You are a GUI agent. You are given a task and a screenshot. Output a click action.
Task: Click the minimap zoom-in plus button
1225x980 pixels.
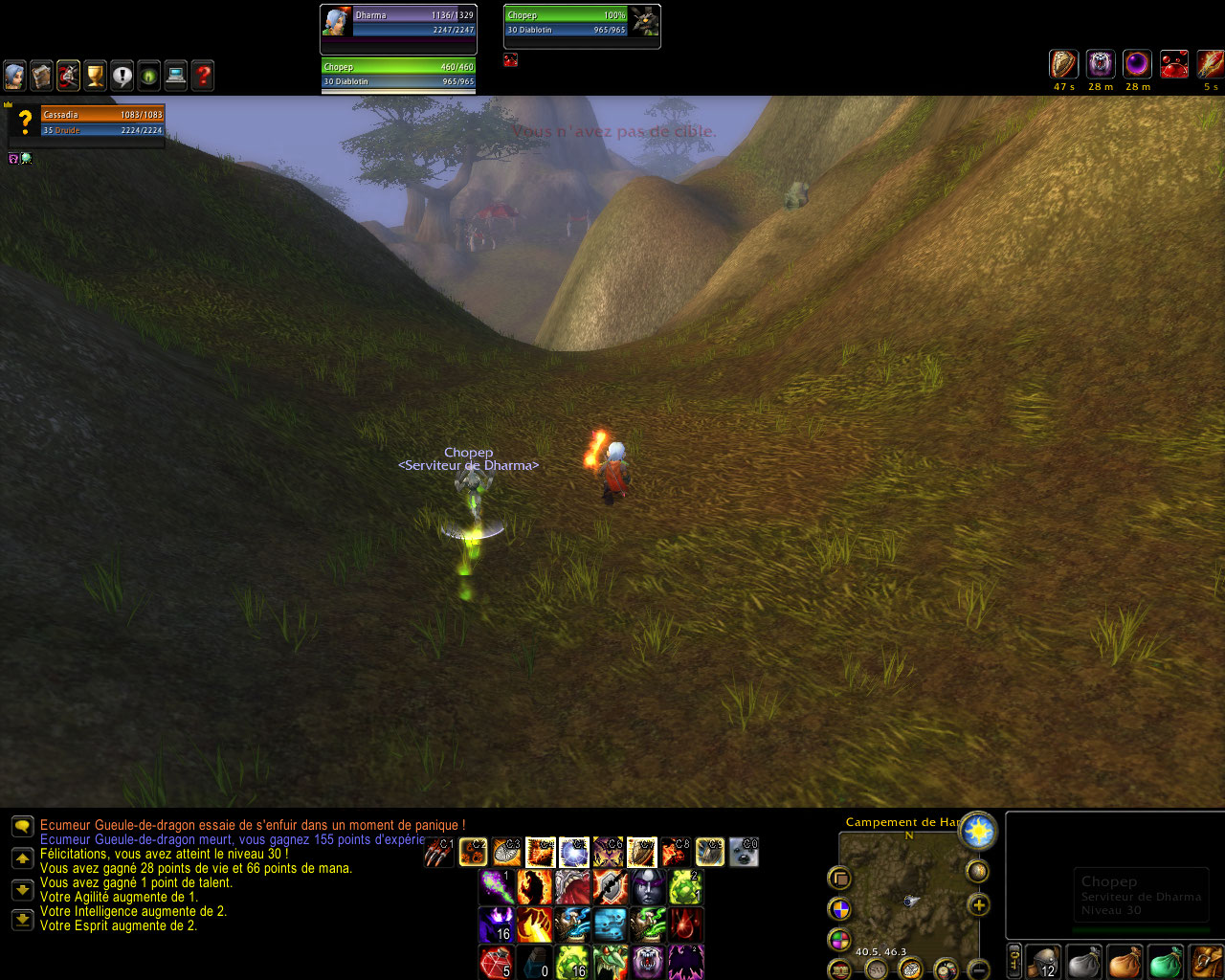pyautogui.click(x=978, y=904)
